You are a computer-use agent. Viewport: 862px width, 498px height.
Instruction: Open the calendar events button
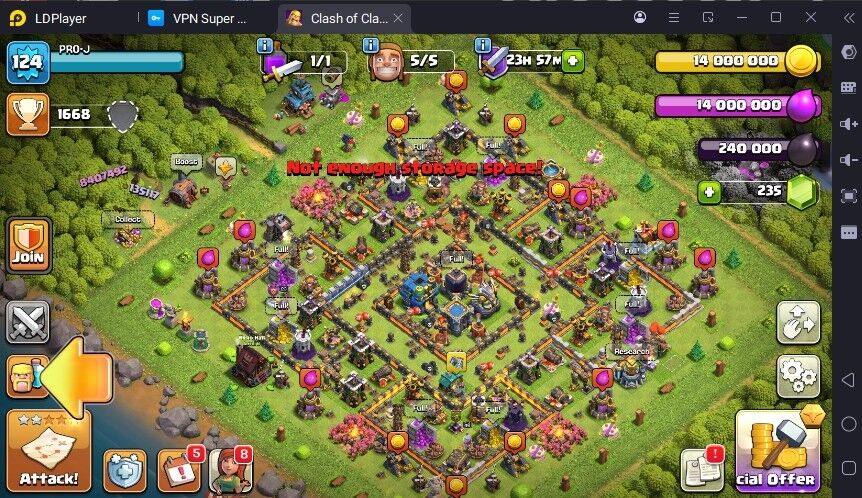click(x=180, y=470)
